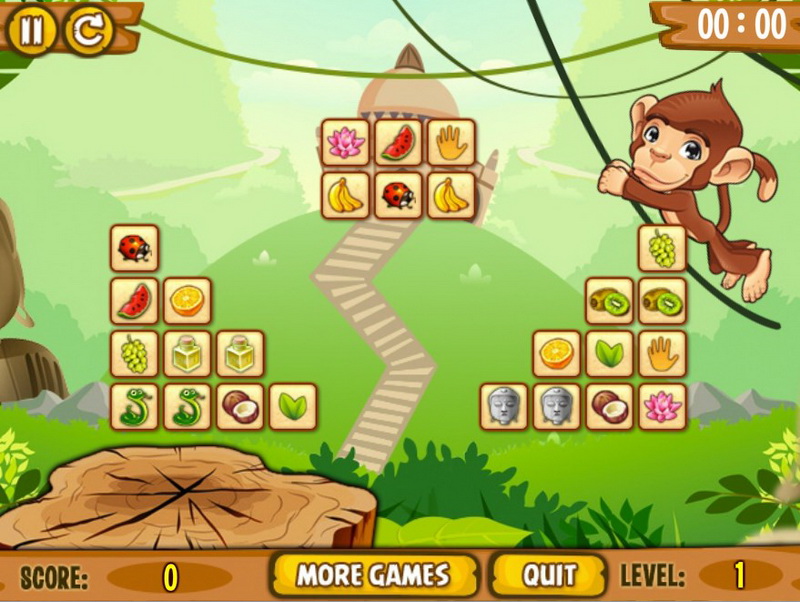Quit the game
This screenshot has width=800, height=602.
(x=549, y=575)
